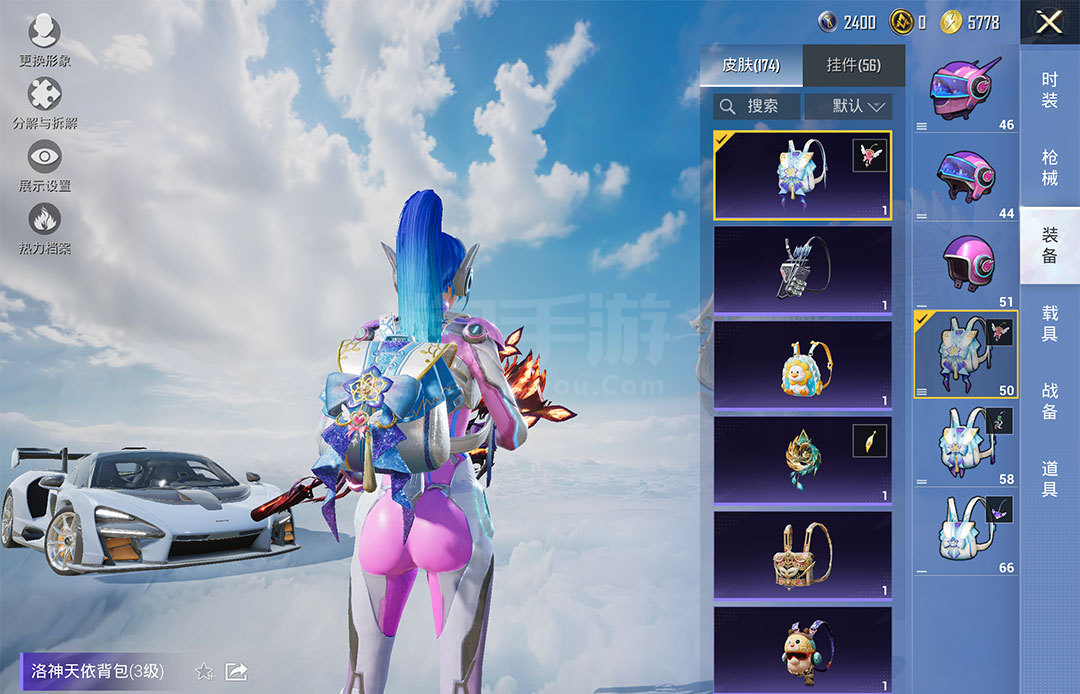The image size is (1080, 694).
Task: Click the 搜索 search field
Action: [757, 106]
